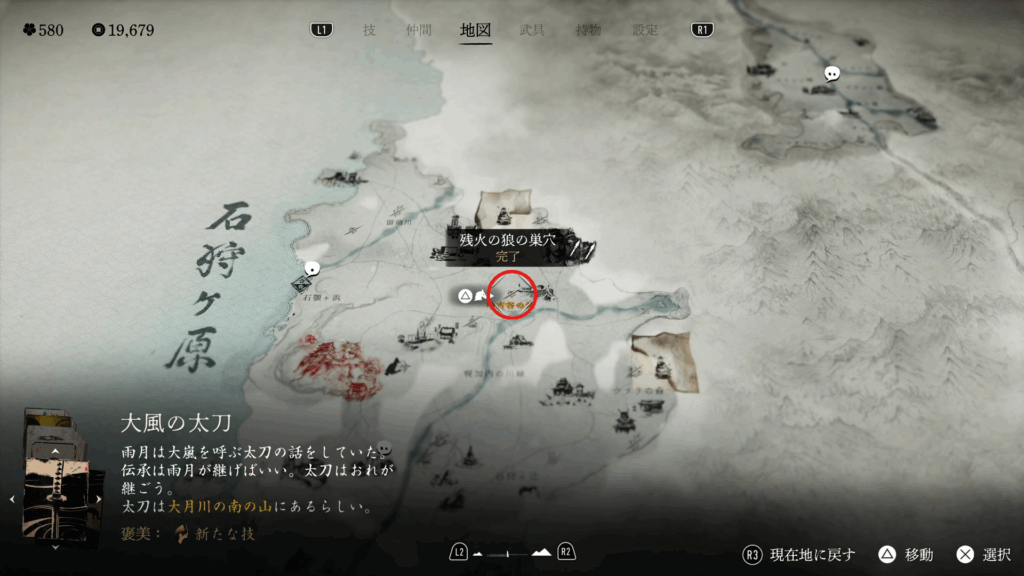Switch to the 武具 gear tab
The height and width of the screenshot is (576, 1024).
pyautogui.click(x=532, y=30)
